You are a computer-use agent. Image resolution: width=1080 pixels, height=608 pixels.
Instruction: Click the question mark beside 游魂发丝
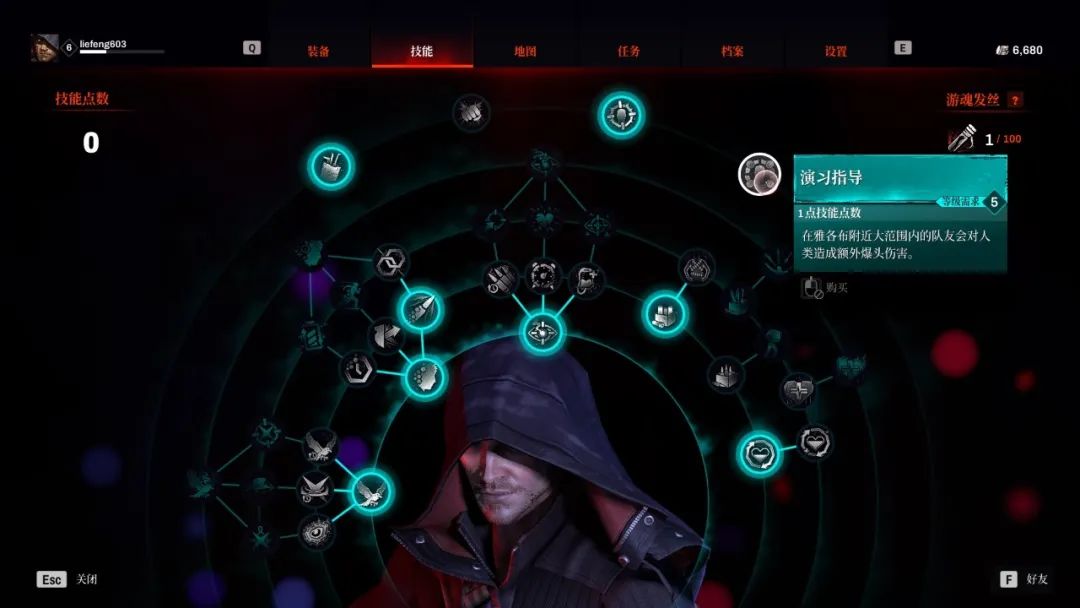1015,100
